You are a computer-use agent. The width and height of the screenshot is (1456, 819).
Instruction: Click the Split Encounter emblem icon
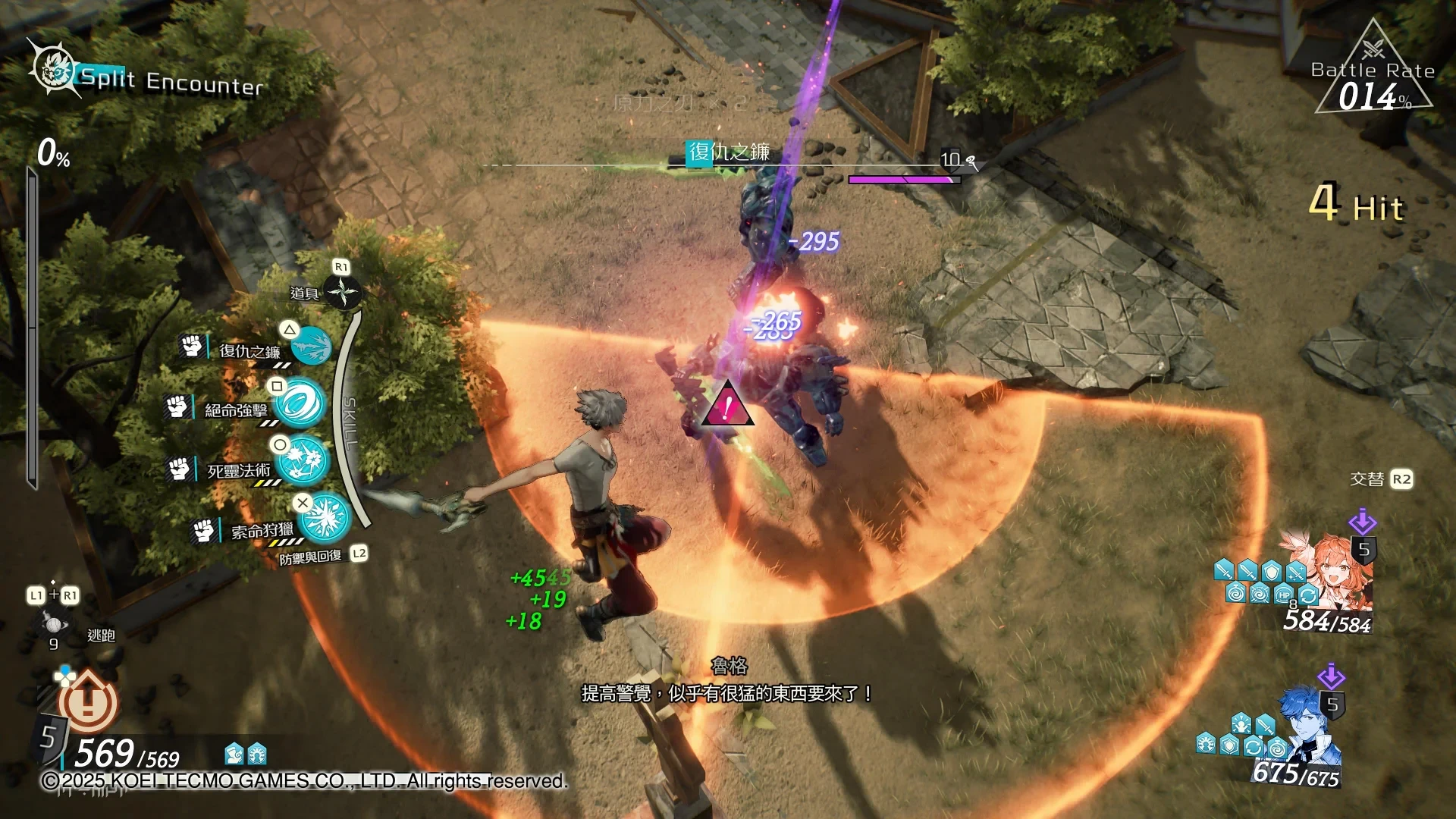pyautogui.click(x=53, y=70)
